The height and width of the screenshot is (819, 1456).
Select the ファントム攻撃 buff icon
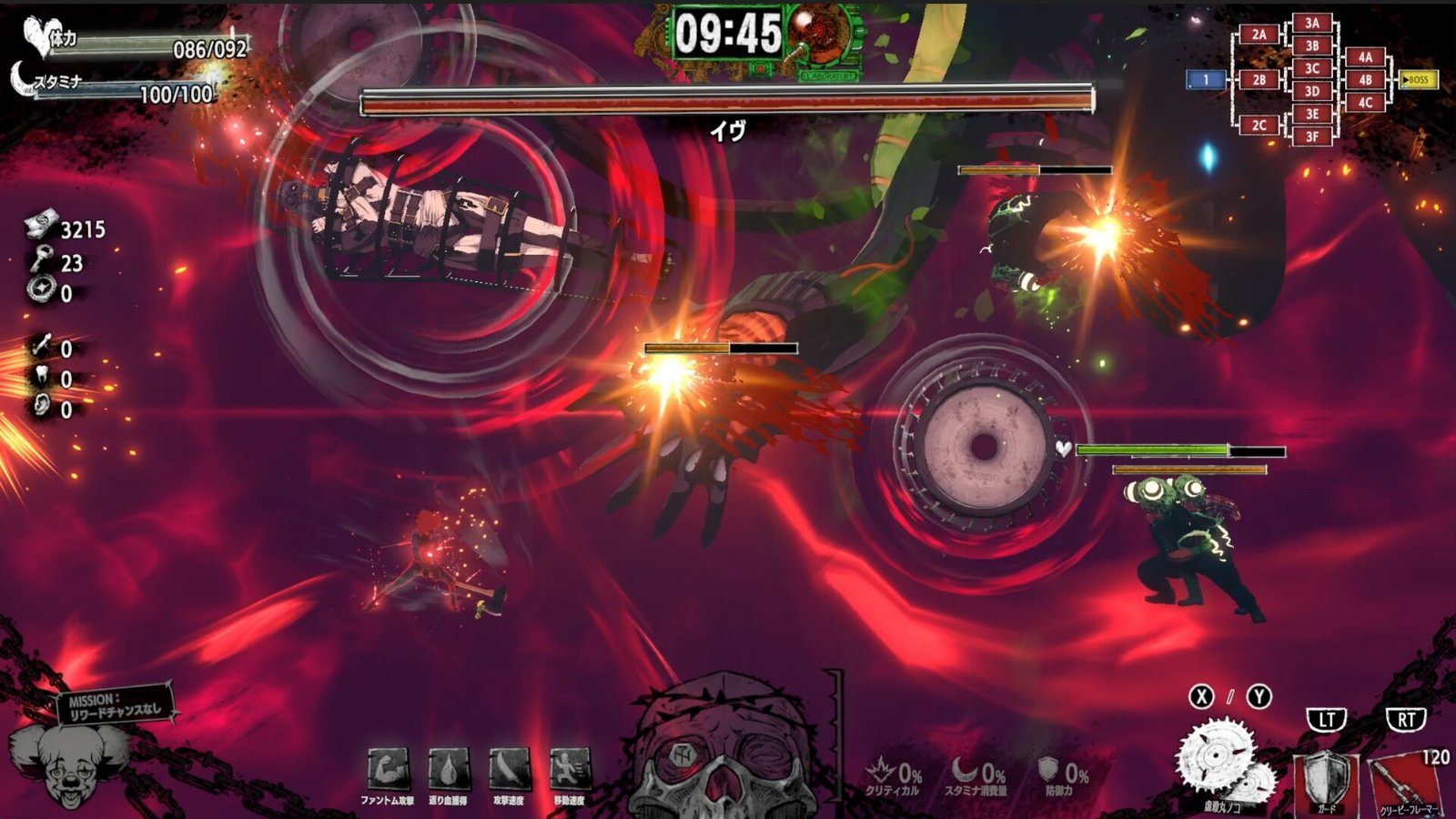coord(389,769)
